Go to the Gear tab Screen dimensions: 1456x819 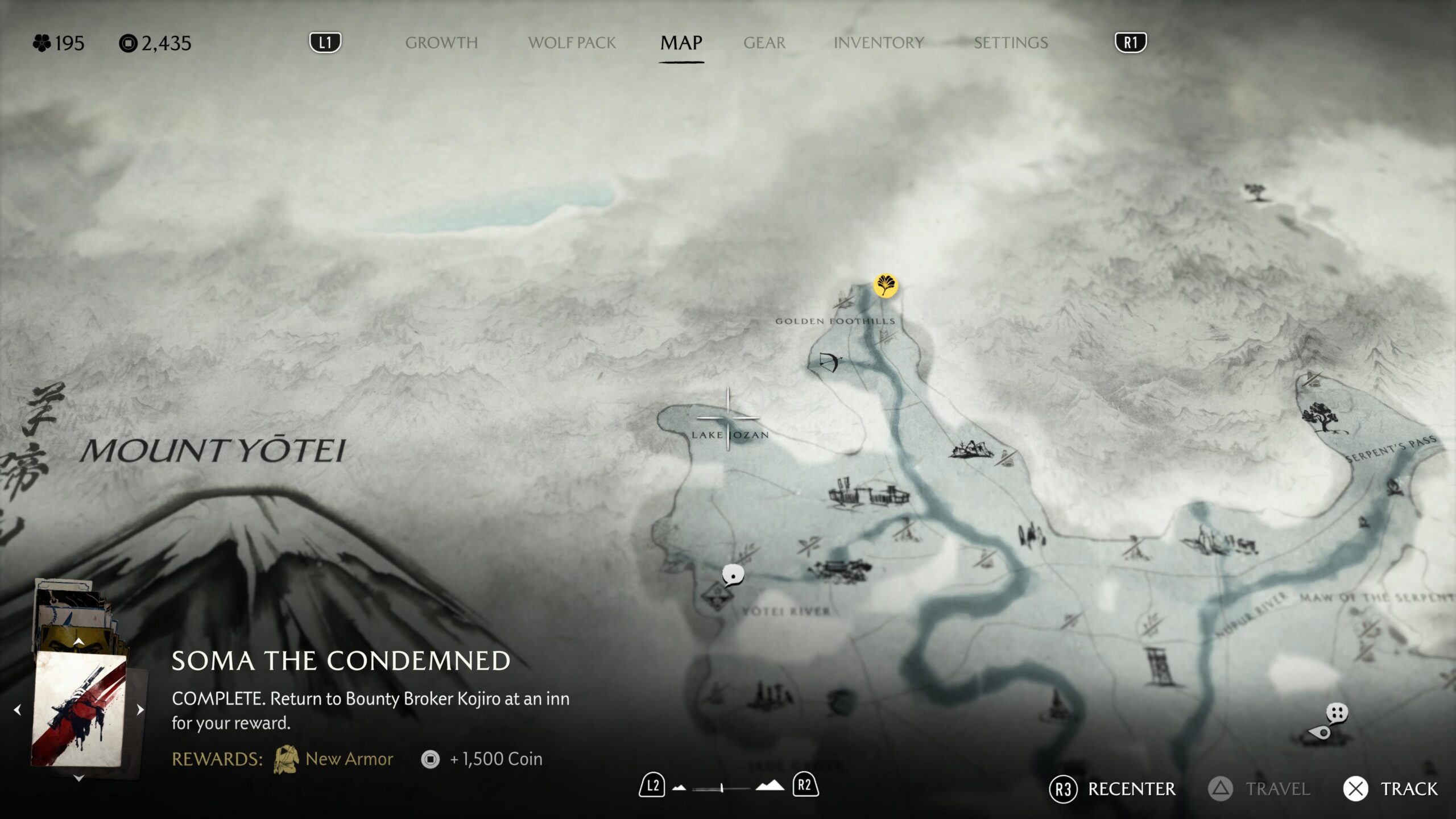(x=764, y=43)
